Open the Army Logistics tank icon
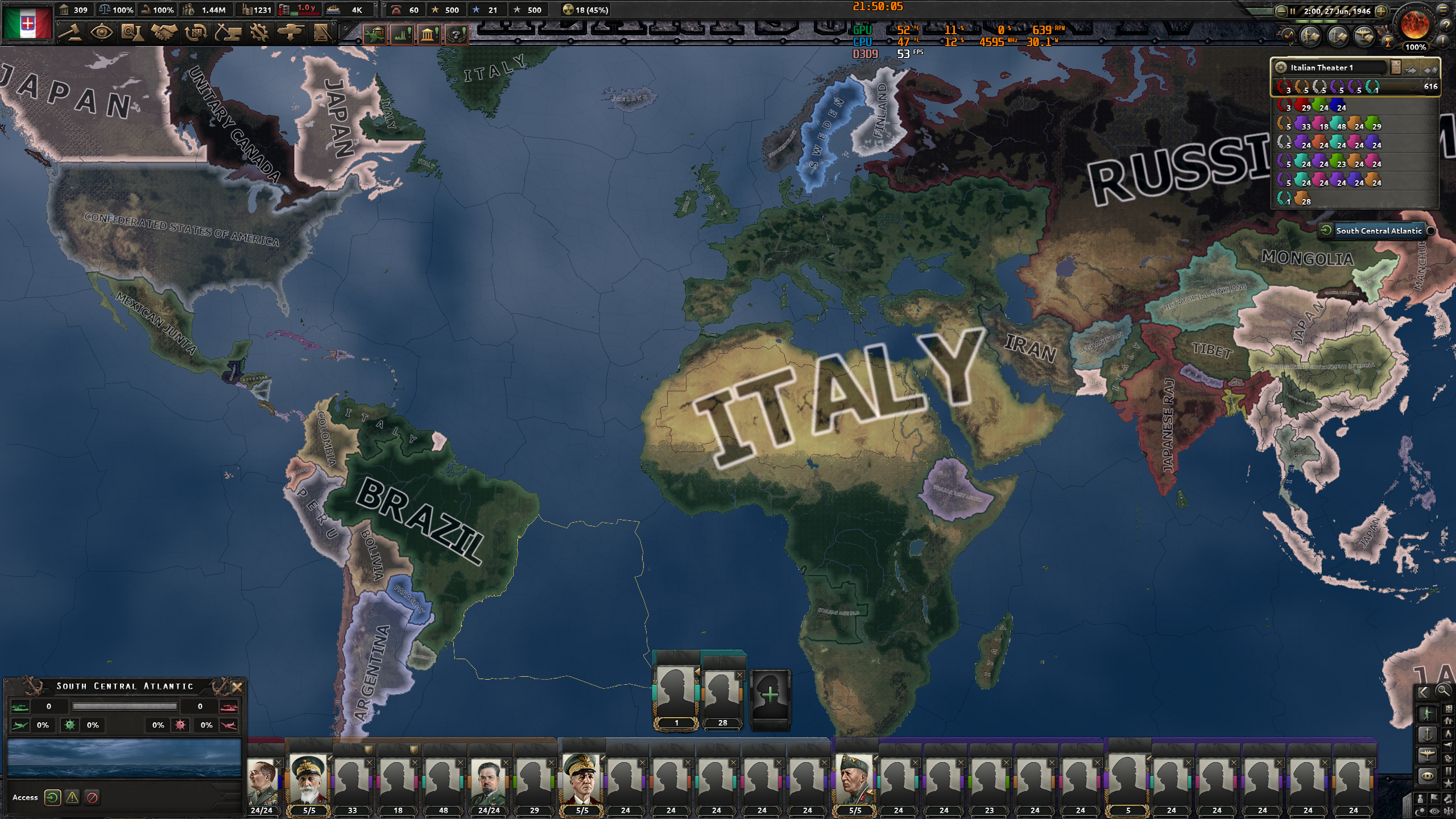The image size is (1456, 819). point(292,34)
